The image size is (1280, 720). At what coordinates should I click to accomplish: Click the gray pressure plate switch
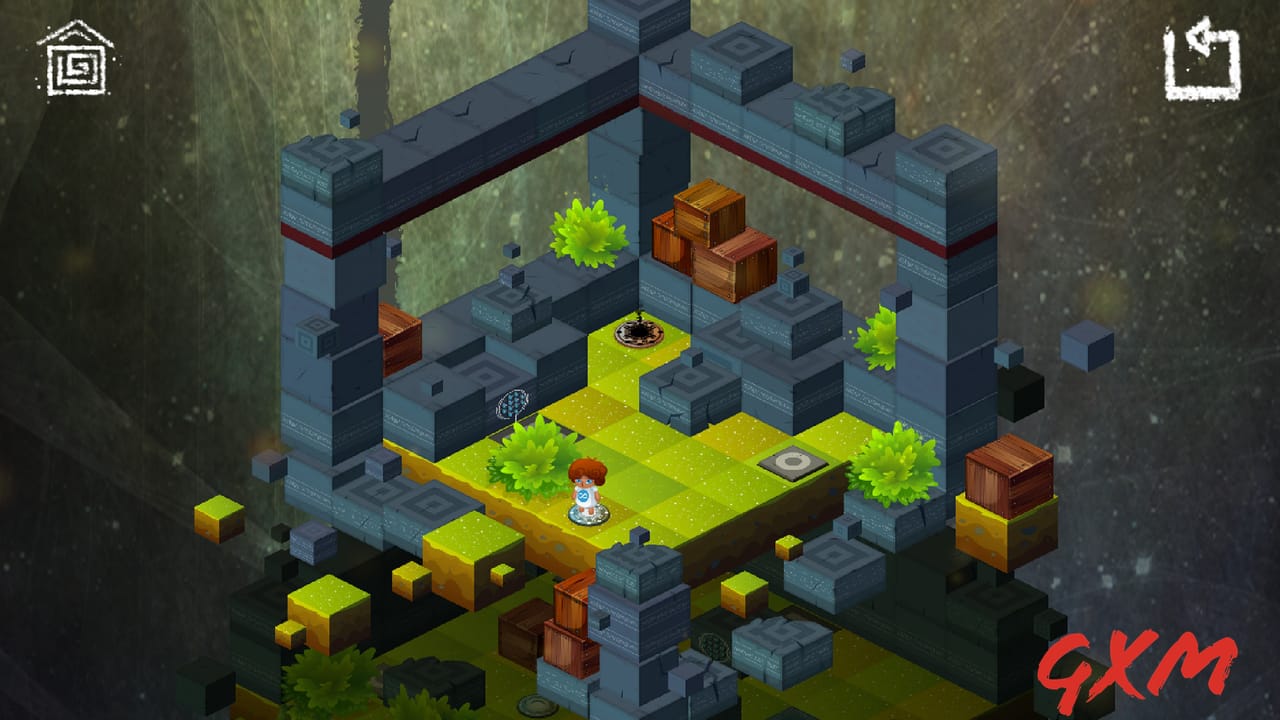[795, 462]
